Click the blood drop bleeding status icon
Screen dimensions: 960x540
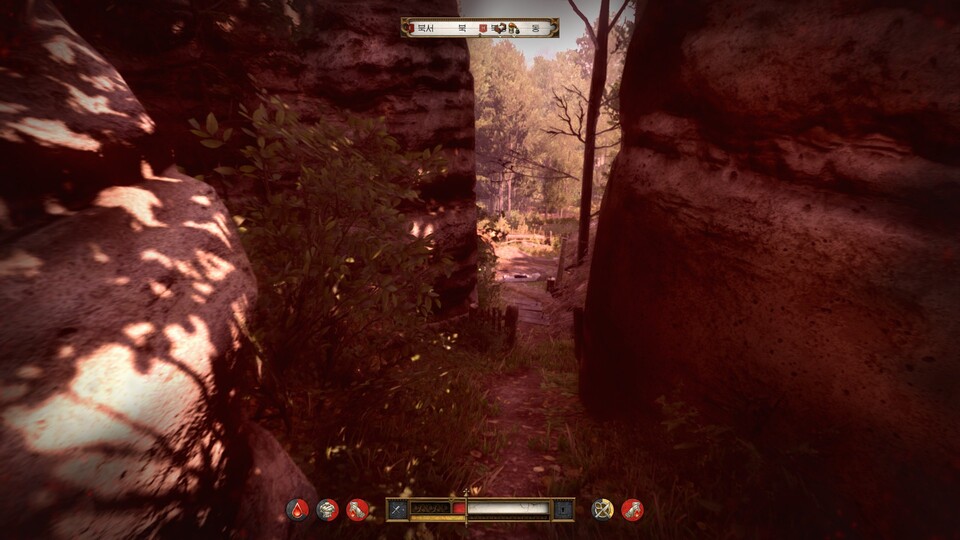(x=298, y=510)
